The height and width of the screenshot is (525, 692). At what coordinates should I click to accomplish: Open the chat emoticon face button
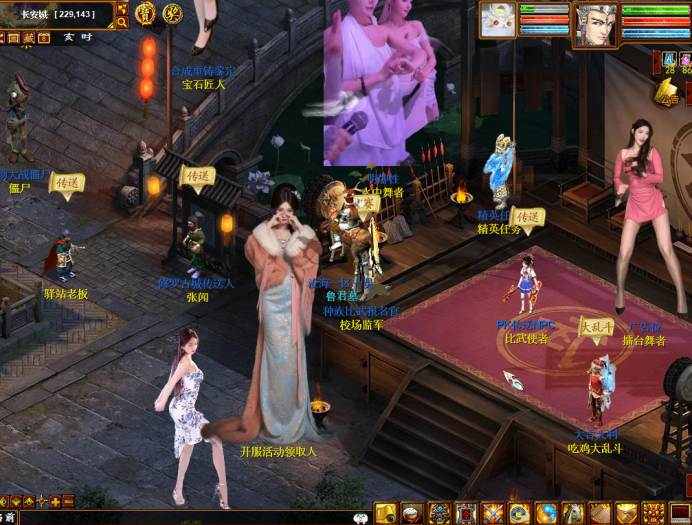pos(361,517)
